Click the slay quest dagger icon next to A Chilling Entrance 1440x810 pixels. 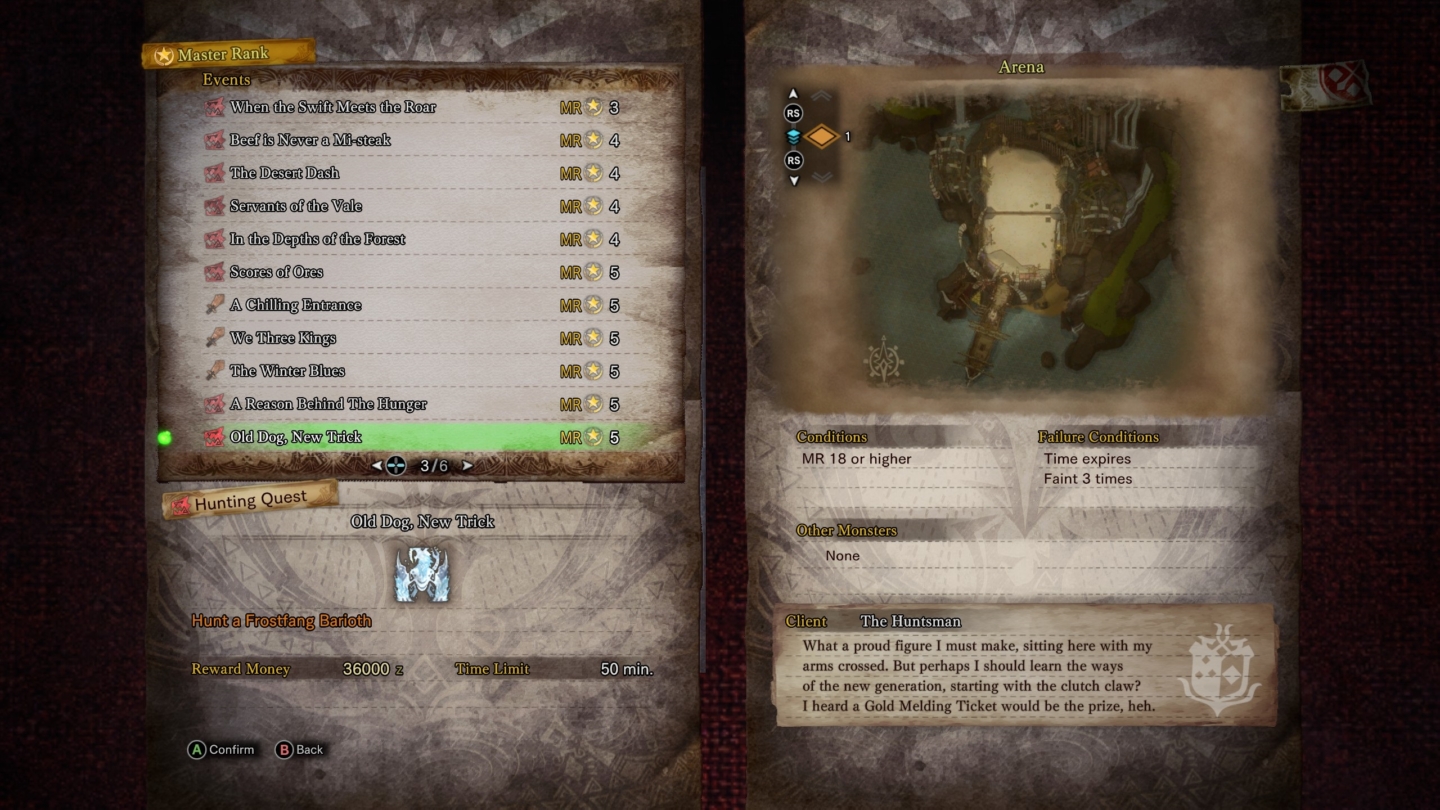pos(214,304)
